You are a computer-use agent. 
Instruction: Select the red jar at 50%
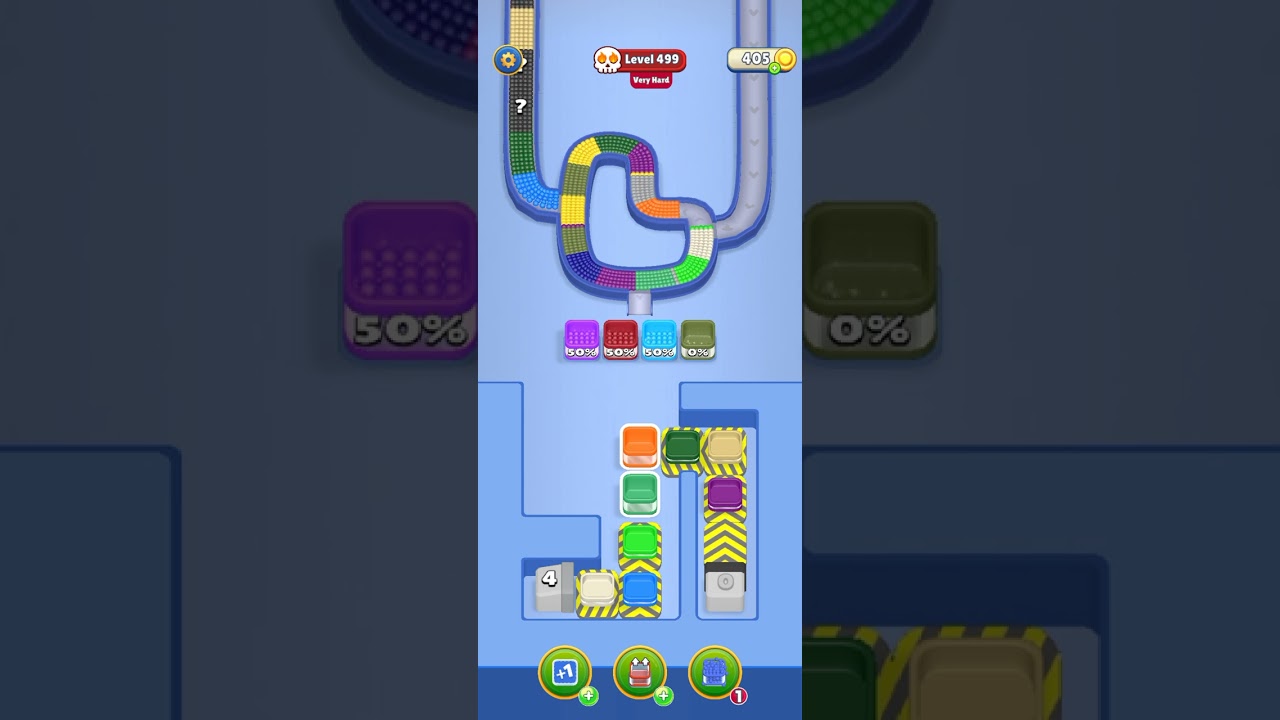tap(620, 340)
